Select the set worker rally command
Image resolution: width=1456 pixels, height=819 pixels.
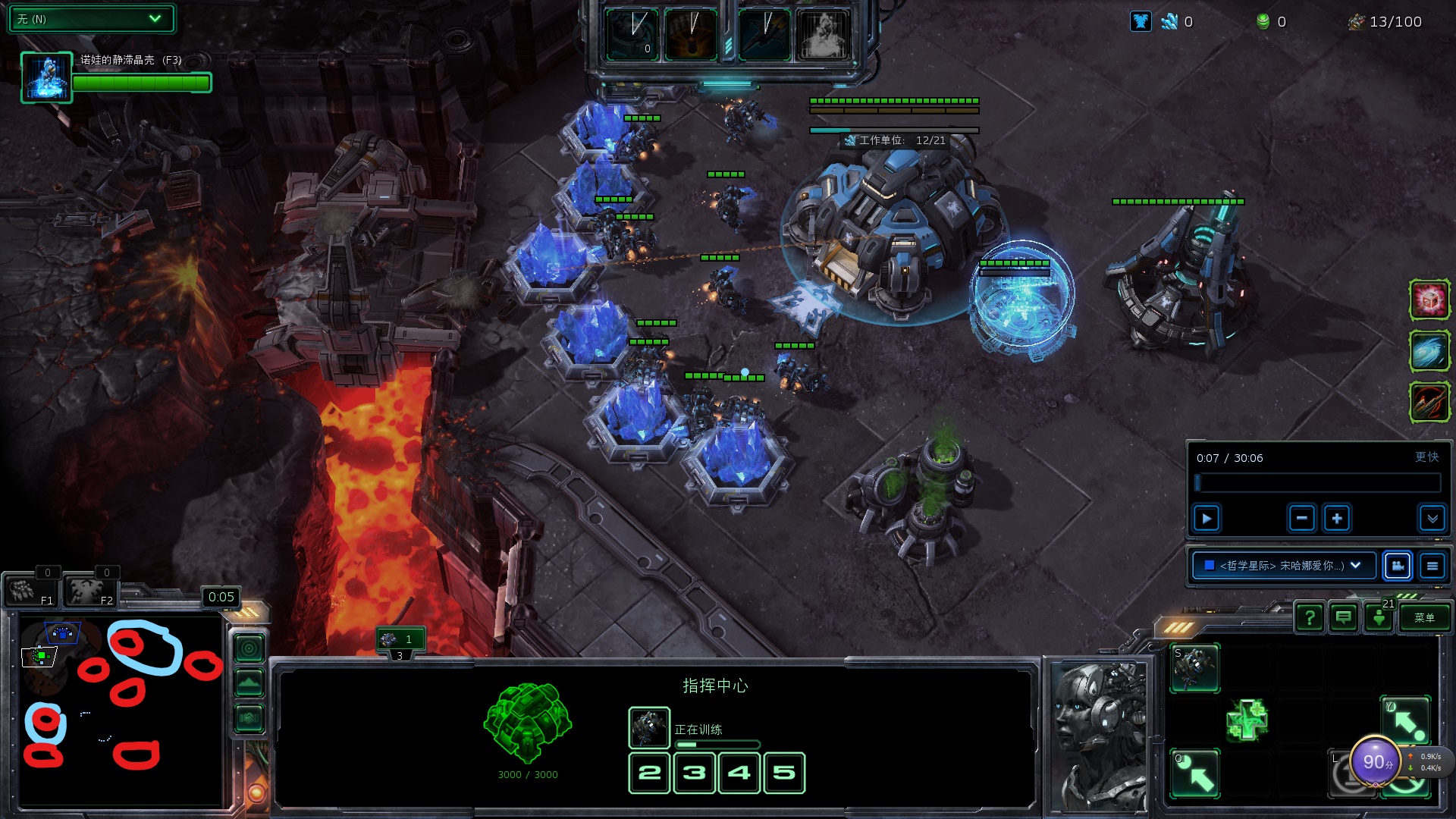[1195, 773]
